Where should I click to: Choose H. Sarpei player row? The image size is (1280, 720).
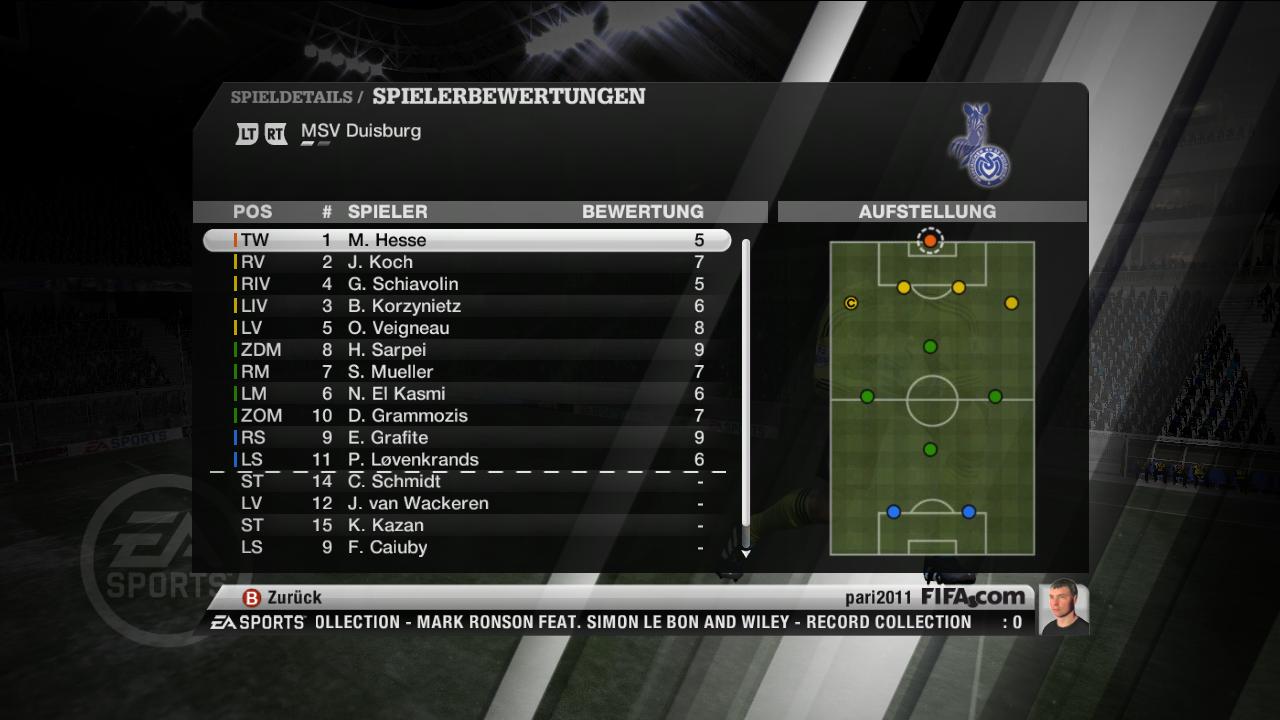pos(466,350)
